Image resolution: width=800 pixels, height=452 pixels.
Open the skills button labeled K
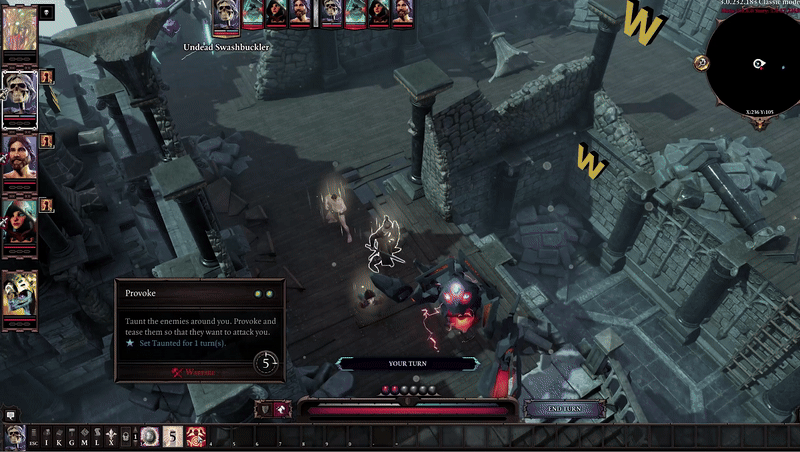(x=58, y=438)
